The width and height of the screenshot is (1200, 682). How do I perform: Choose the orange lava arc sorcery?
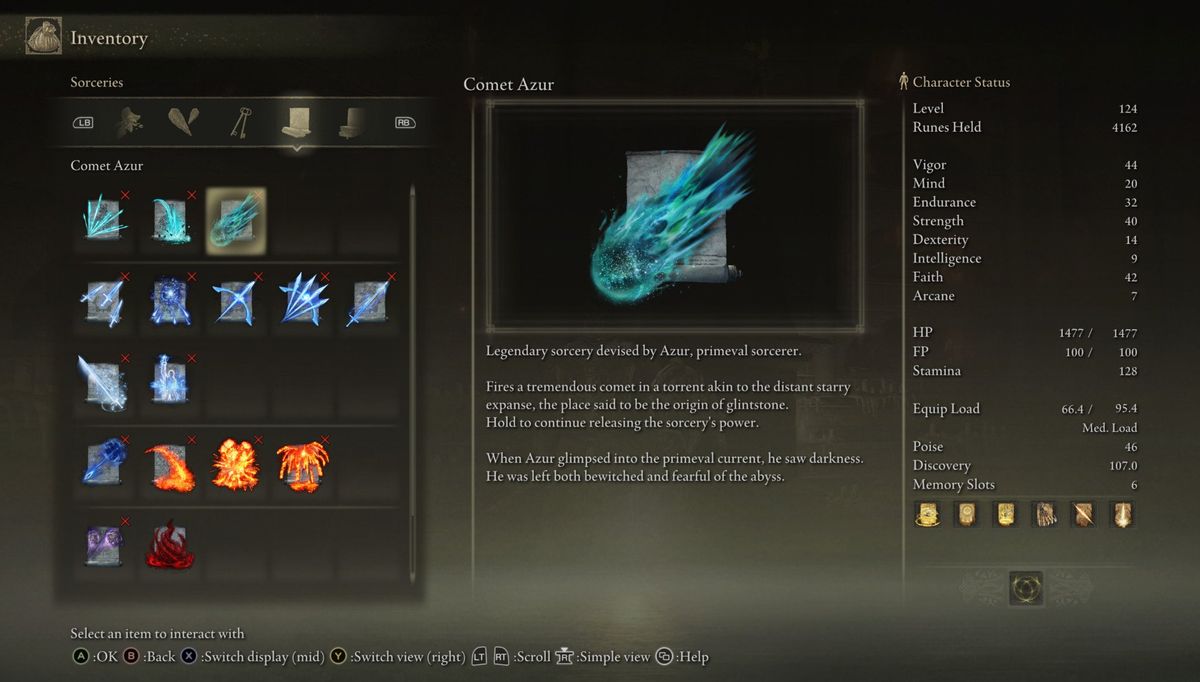pyautogui.click(x=170, y=464)
